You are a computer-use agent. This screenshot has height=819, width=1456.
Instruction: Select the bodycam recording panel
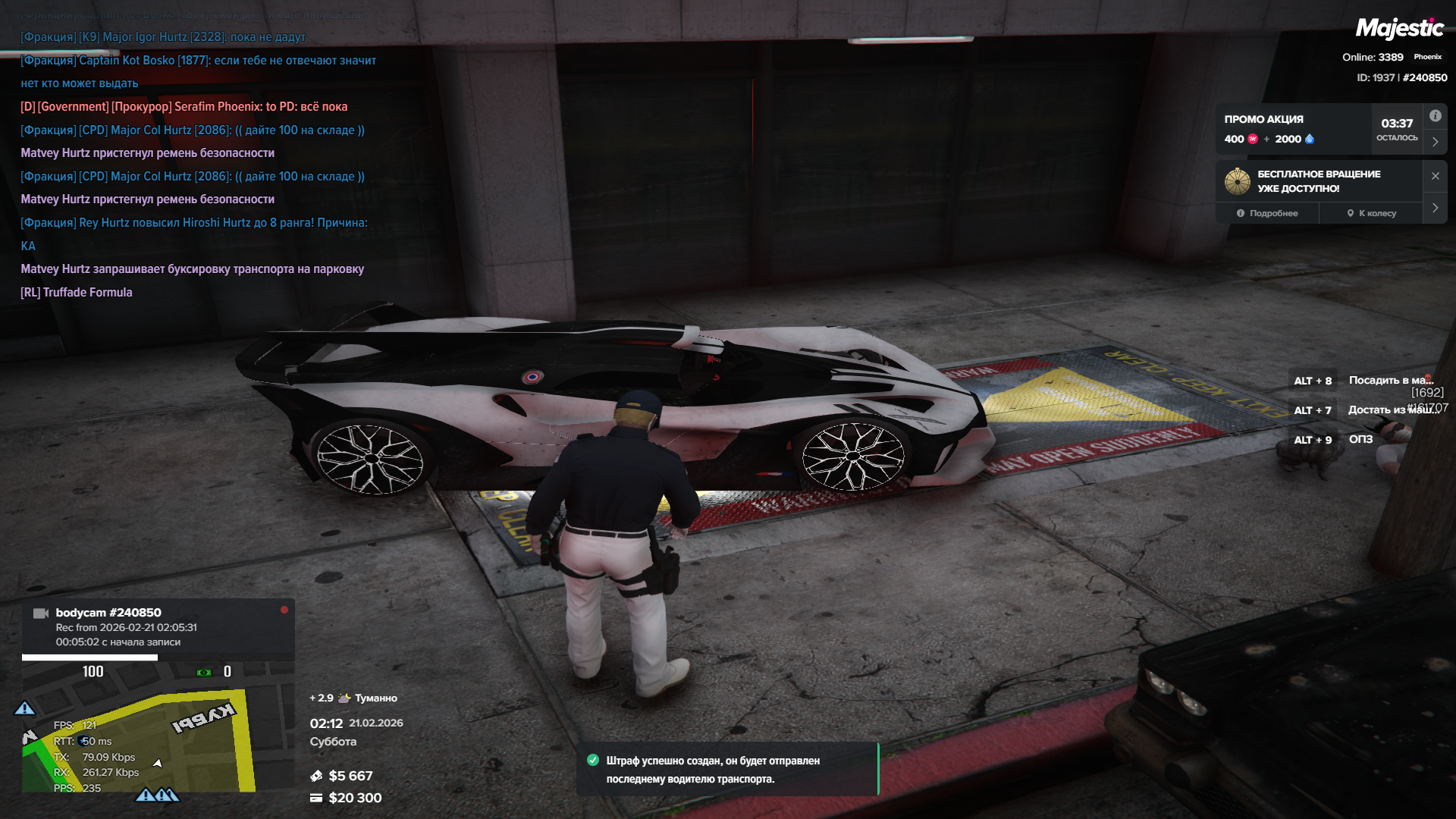tap(158, 627)
